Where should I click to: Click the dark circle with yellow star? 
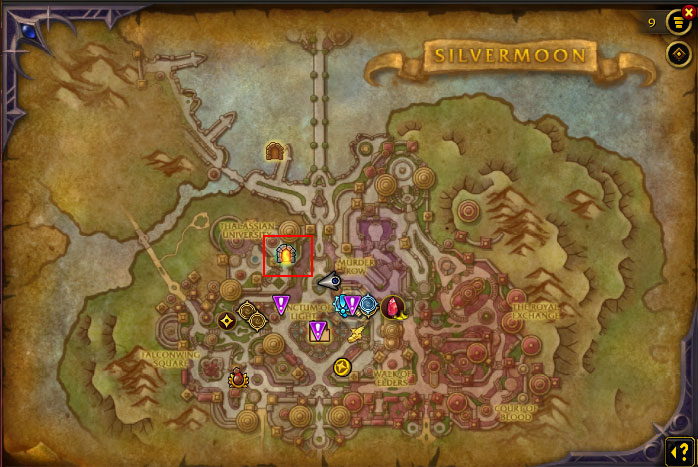pos(227,321)
